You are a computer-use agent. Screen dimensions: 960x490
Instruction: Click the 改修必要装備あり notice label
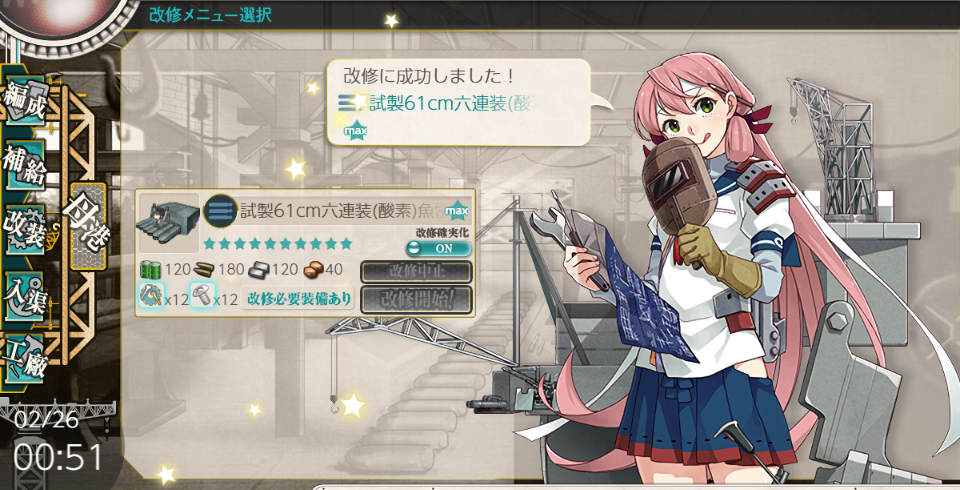[299, 298]
